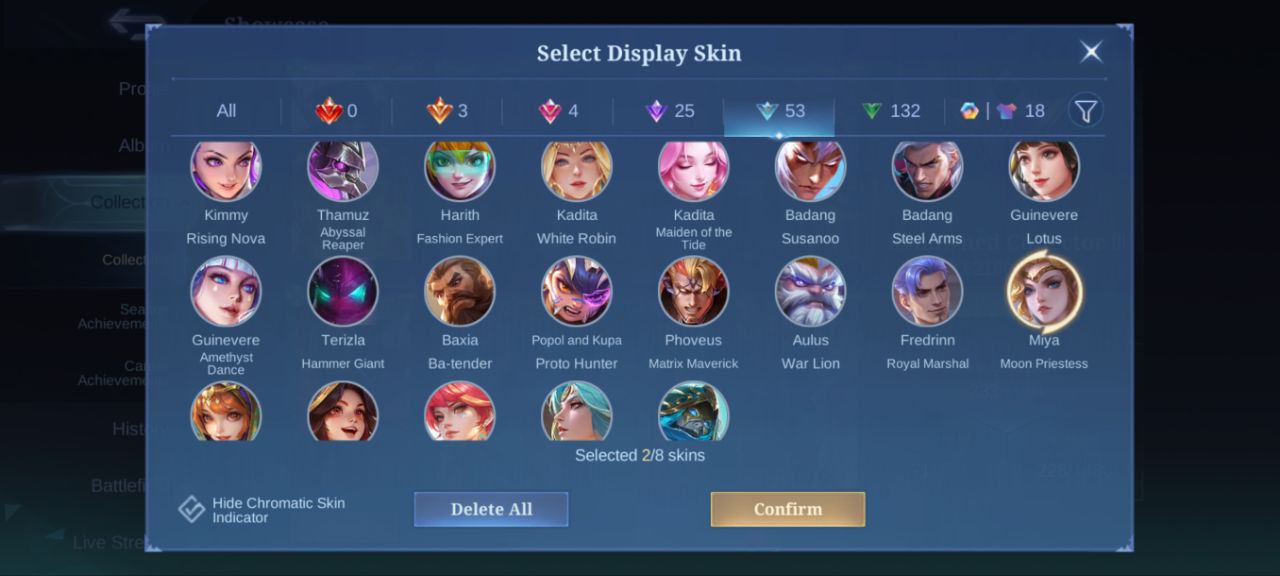Close the Select Display Skin dialog
Viewport: 1280px width, 576px height.
click(x=1091, y=52)
